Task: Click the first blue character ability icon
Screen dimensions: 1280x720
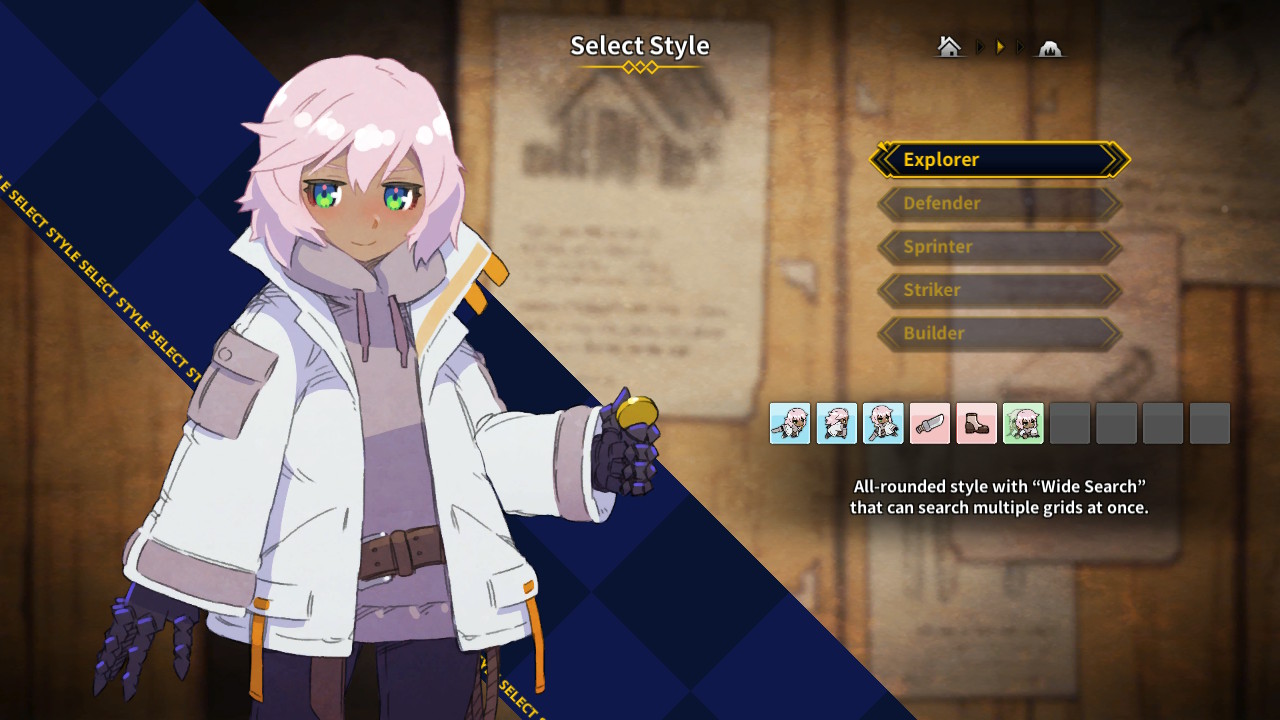Action: (x=790, y=423)
